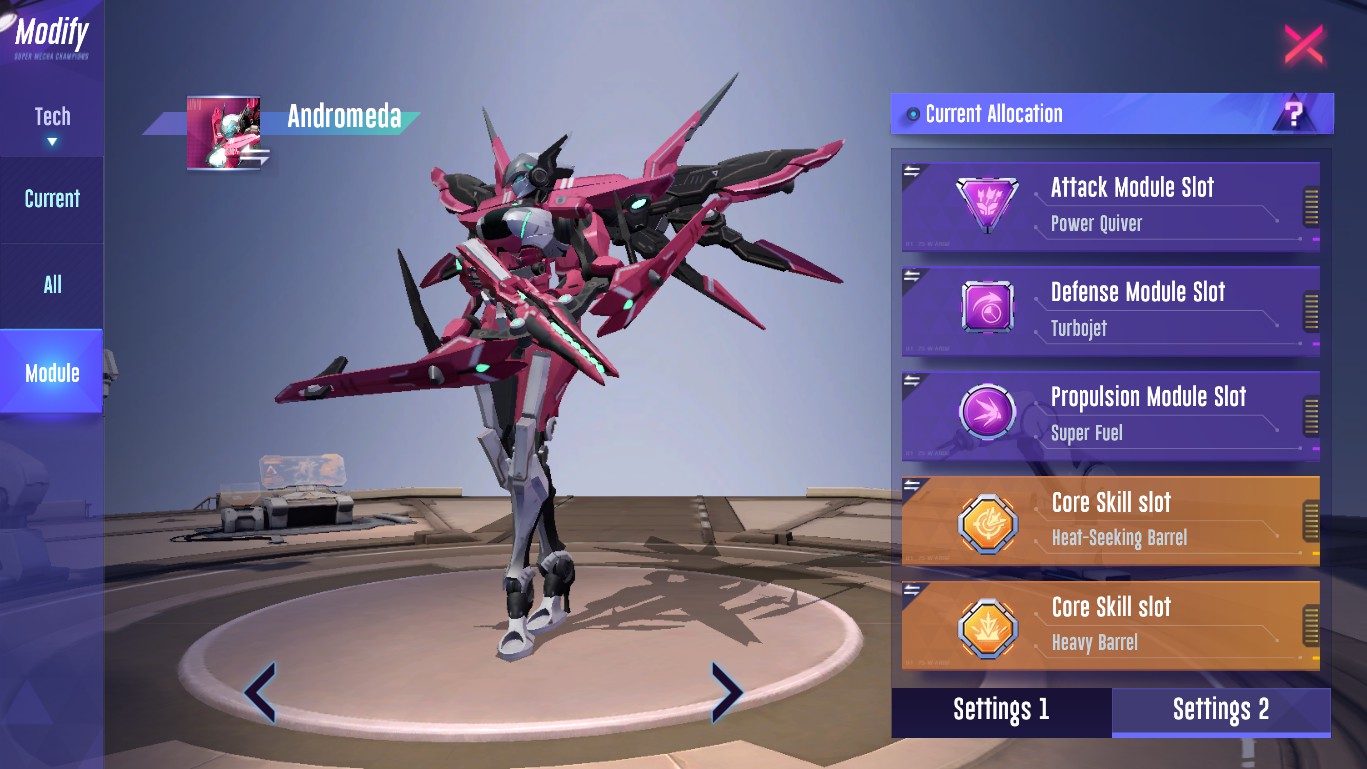
Task: Show the previous mecha with left arrow
Action: 260,691
